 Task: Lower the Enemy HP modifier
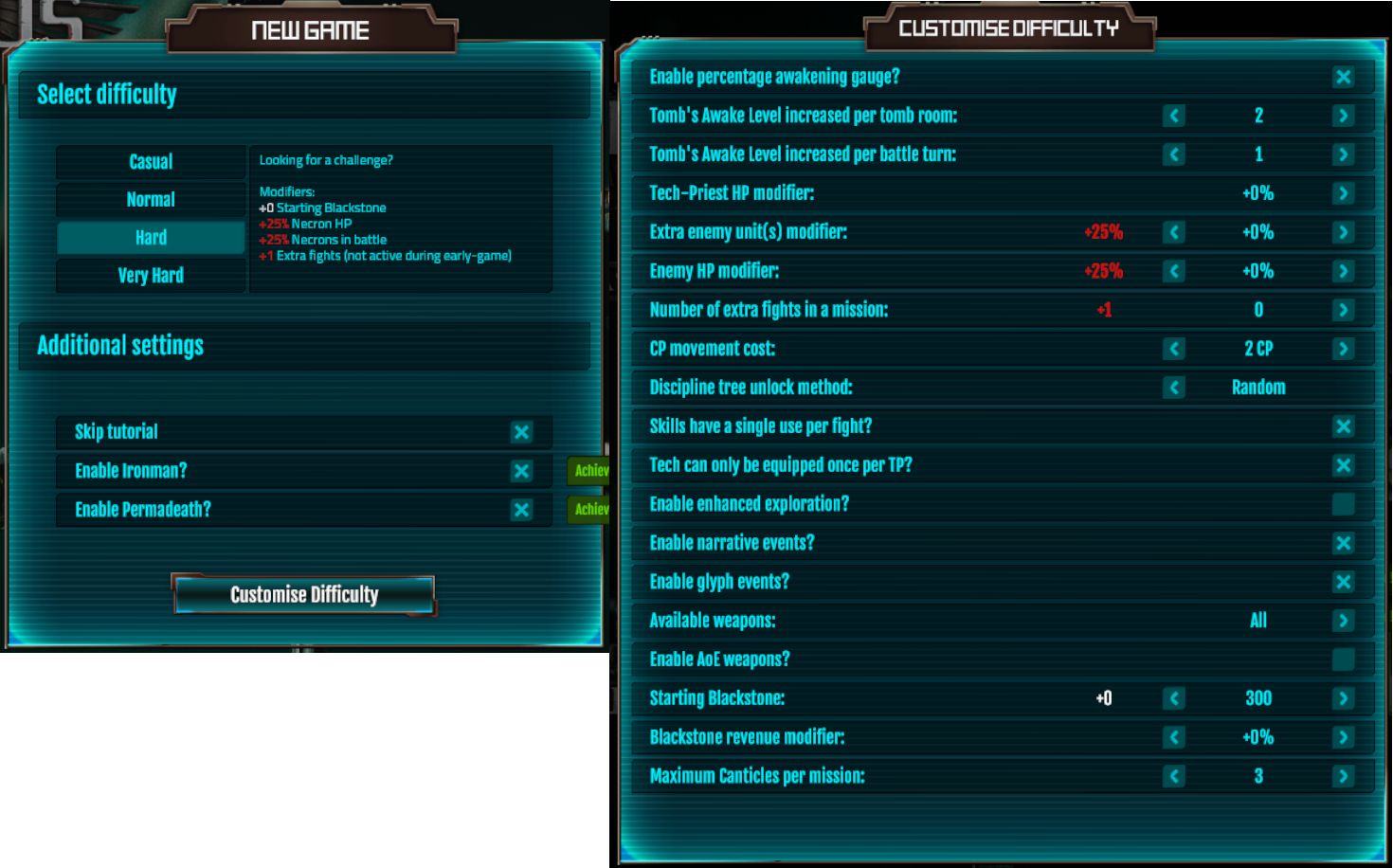(1172, 270)
